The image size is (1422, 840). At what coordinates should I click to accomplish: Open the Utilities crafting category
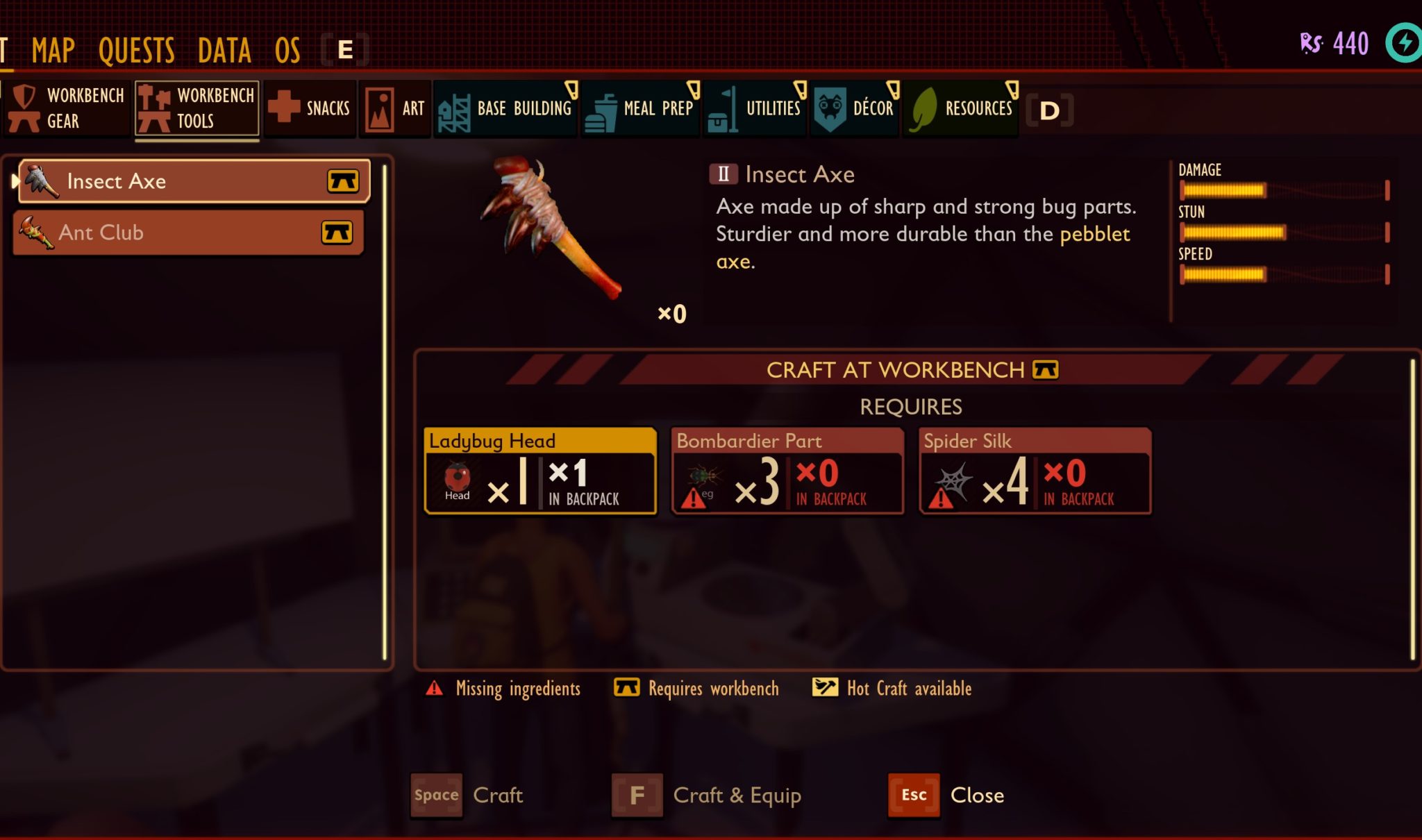(x=754, y=108)
